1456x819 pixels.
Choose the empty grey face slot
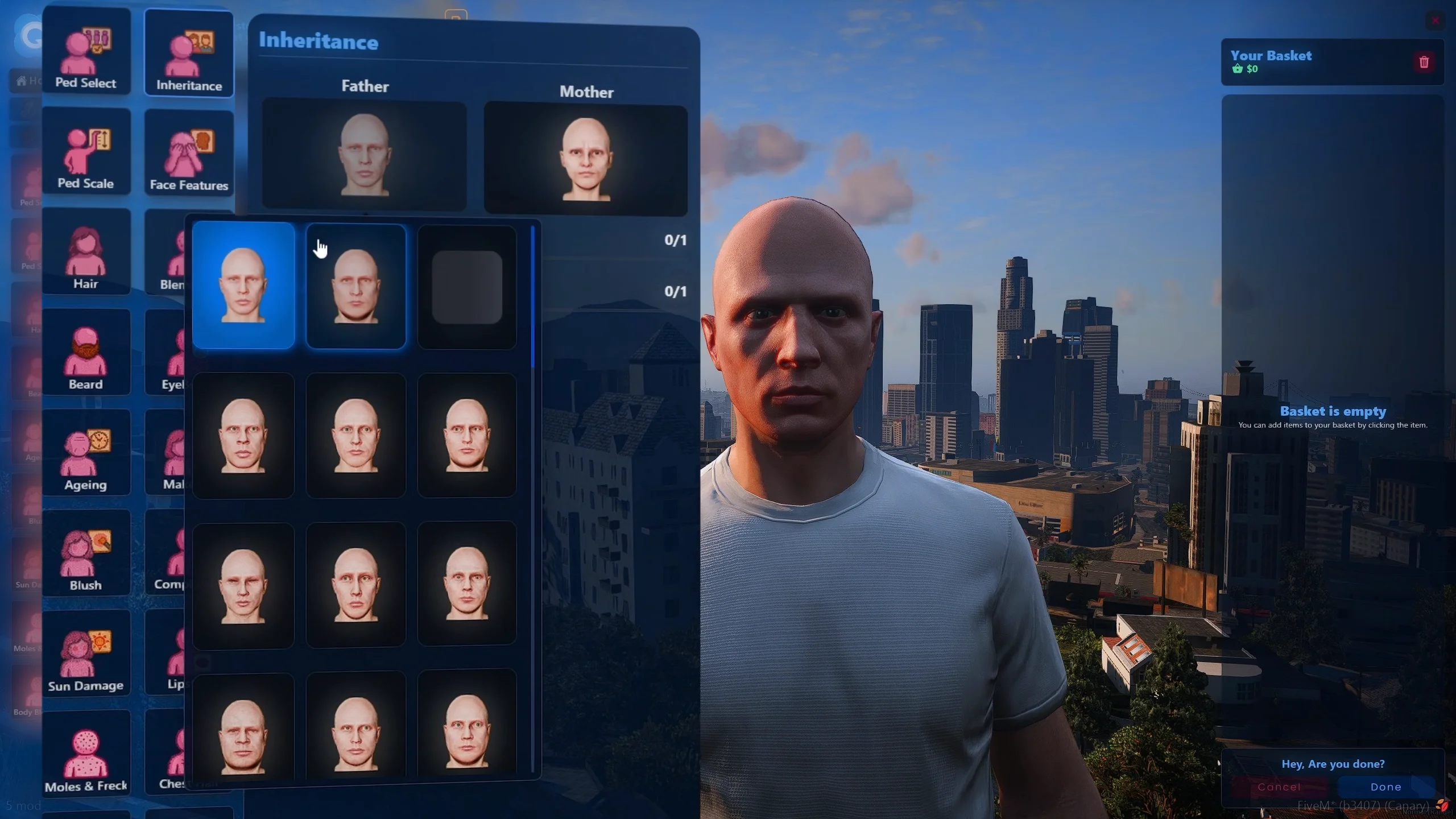click(x=467, y=287)
